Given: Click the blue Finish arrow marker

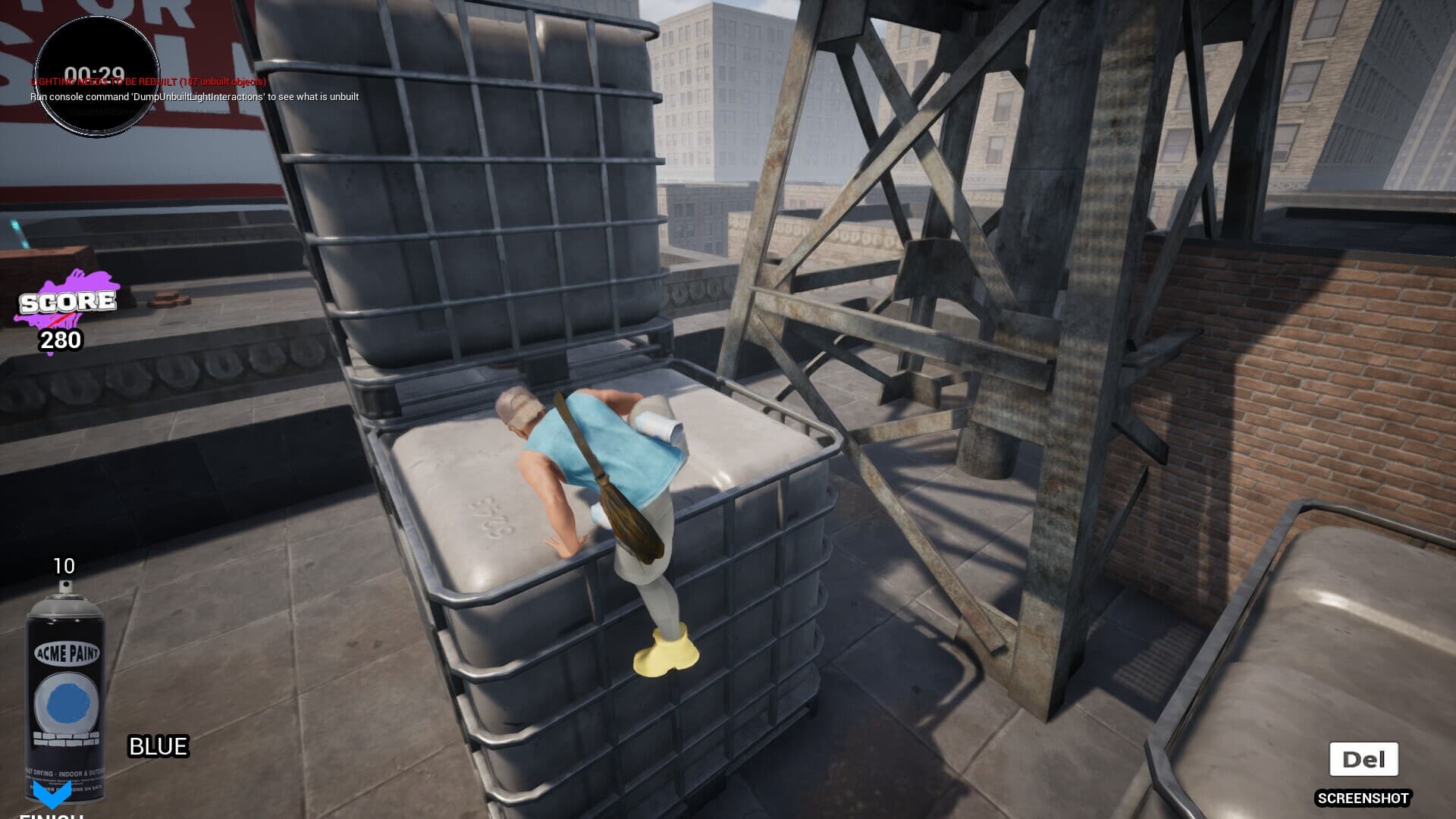Looking at the screenshot, I should [x=52, y=793].
